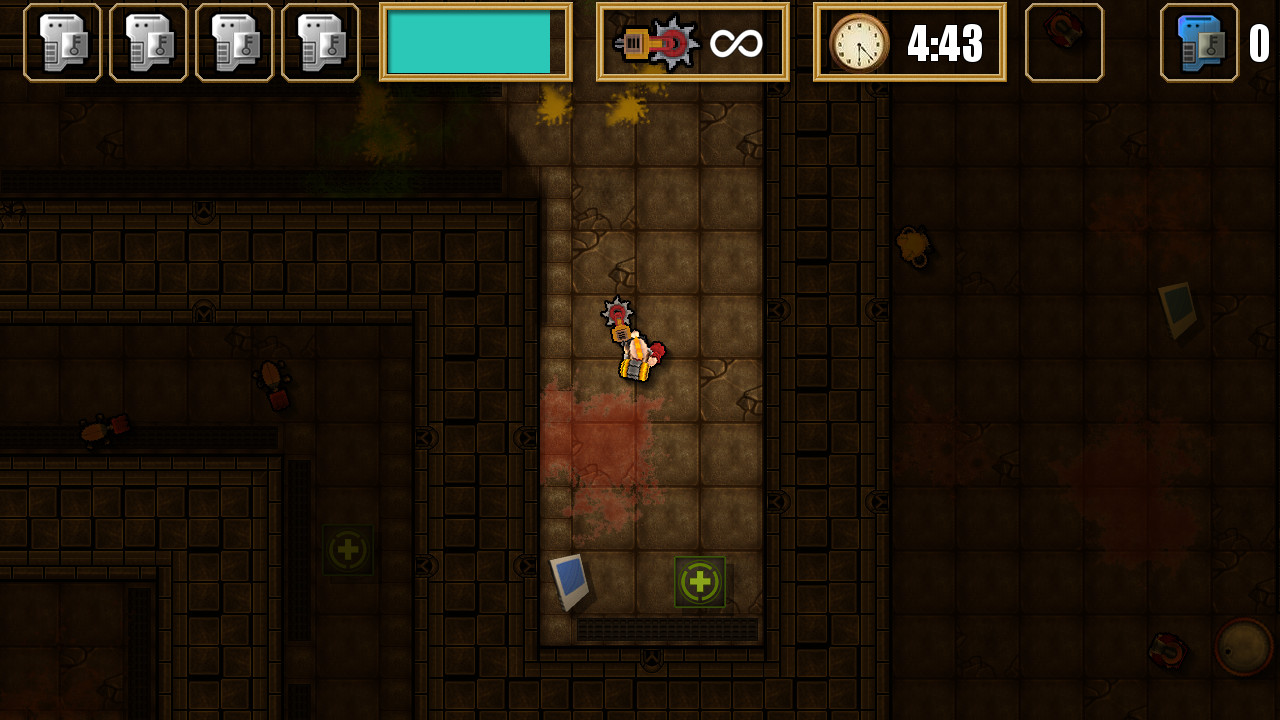Click the green health cross pickup near the grate

(x=700, y=581)
